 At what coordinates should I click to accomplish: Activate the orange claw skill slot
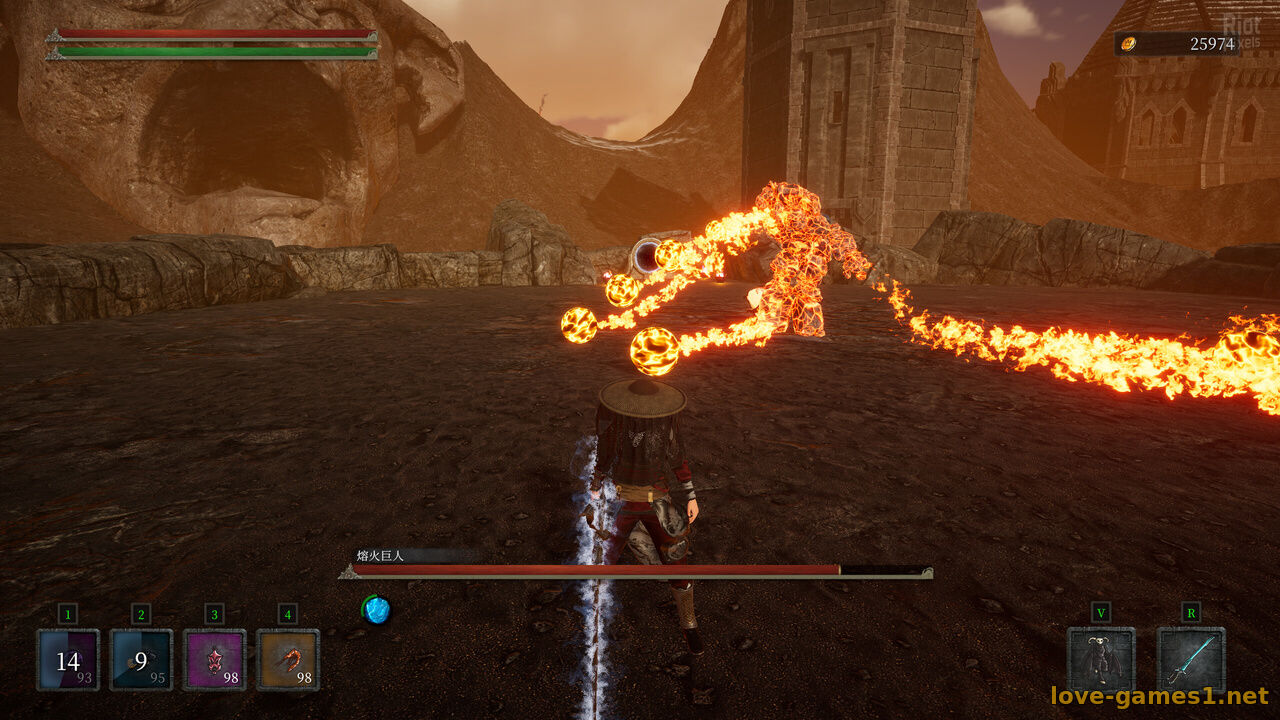[x=288, y=660]
